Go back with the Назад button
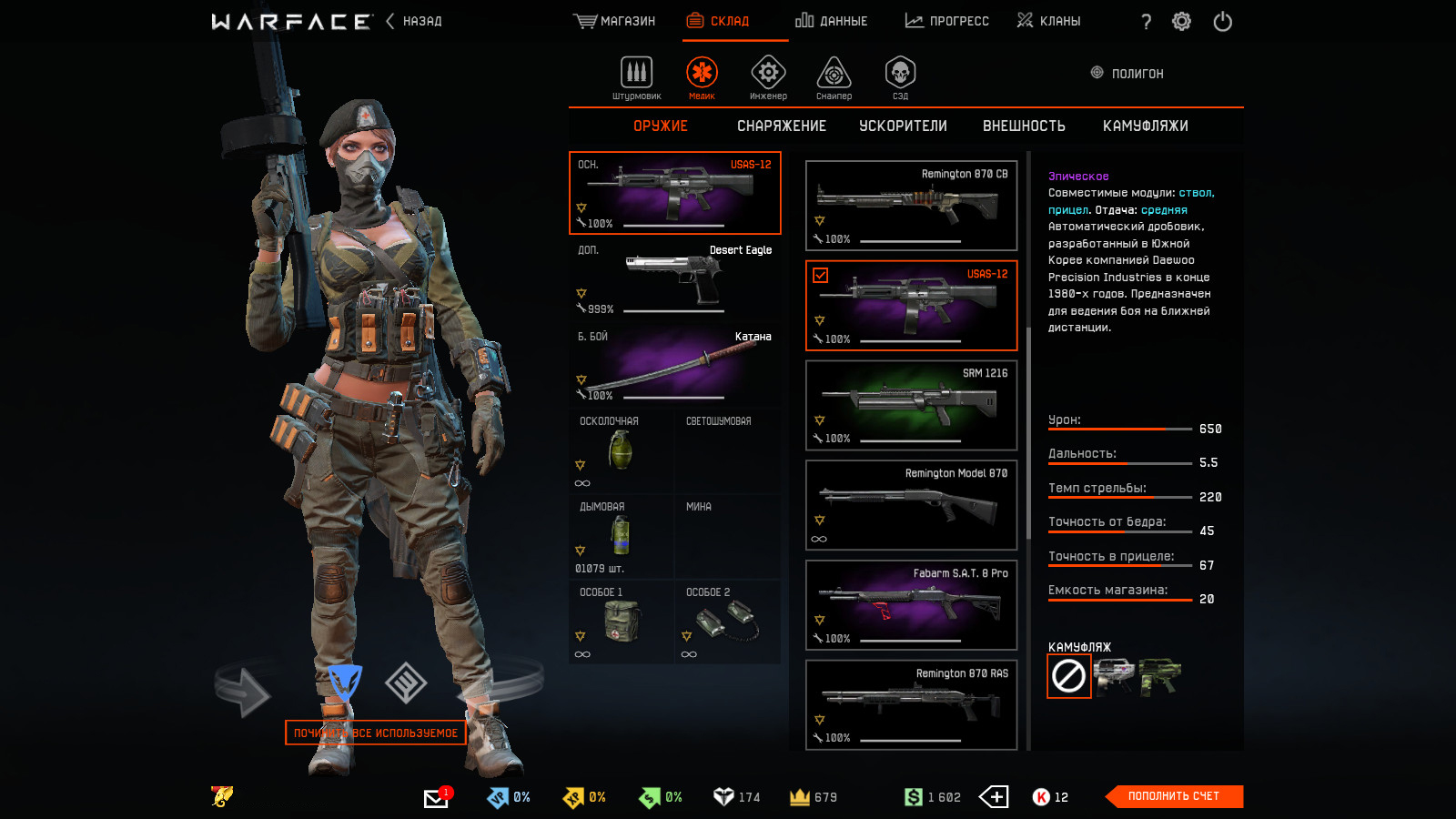 pyautogui.click(x=415, y=21)
